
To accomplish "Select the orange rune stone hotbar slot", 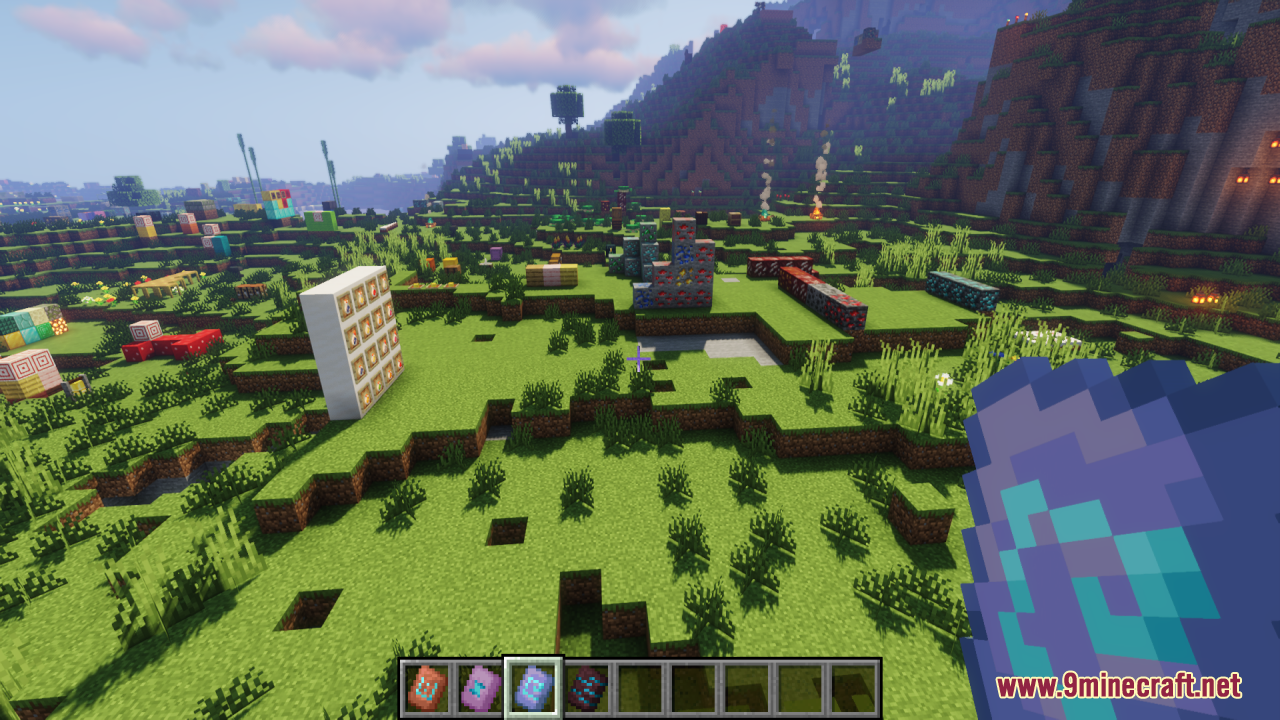I will coord(426,688).
